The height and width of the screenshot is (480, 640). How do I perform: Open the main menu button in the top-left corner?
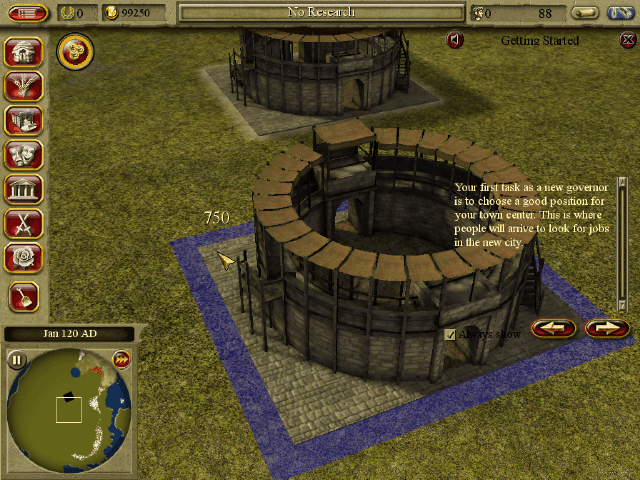click(x=27, y=13)
